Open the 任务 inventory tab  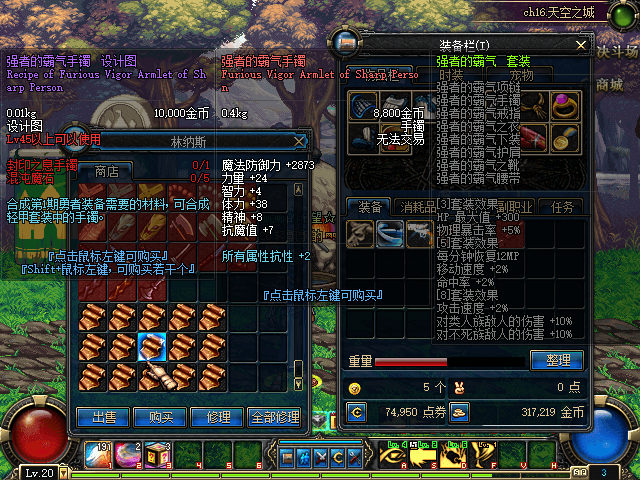click(562, 207)
